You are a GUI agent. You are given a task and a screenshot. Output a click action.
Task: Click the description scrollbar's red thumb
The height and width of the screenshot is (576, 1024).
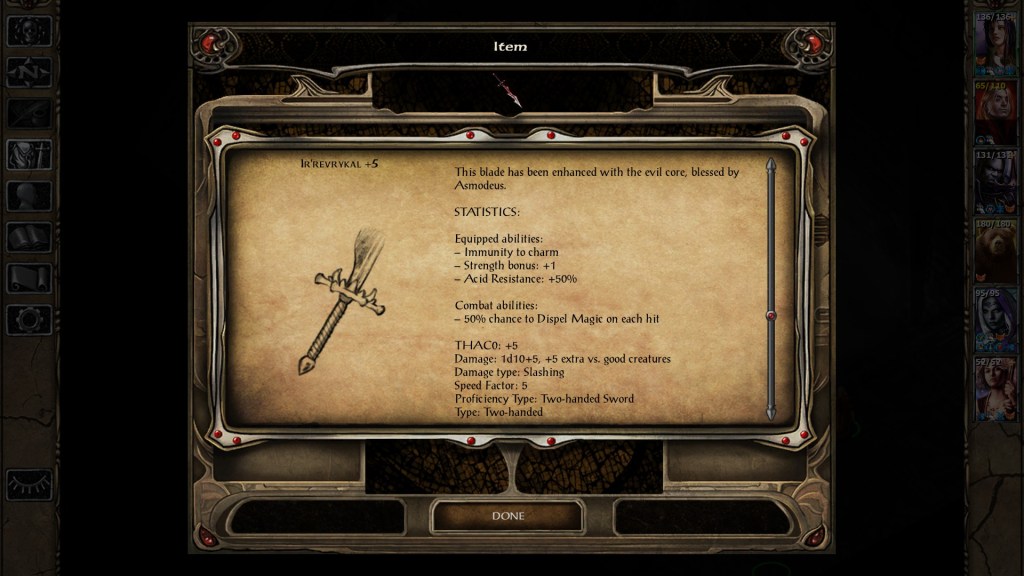tap(770, 316)
